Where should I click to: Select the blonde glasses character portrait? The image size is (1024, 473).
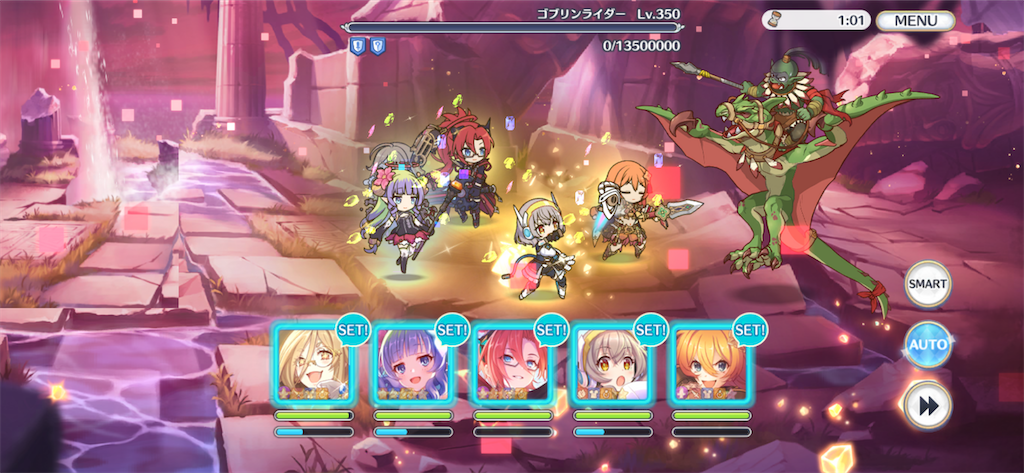(314, 364)
